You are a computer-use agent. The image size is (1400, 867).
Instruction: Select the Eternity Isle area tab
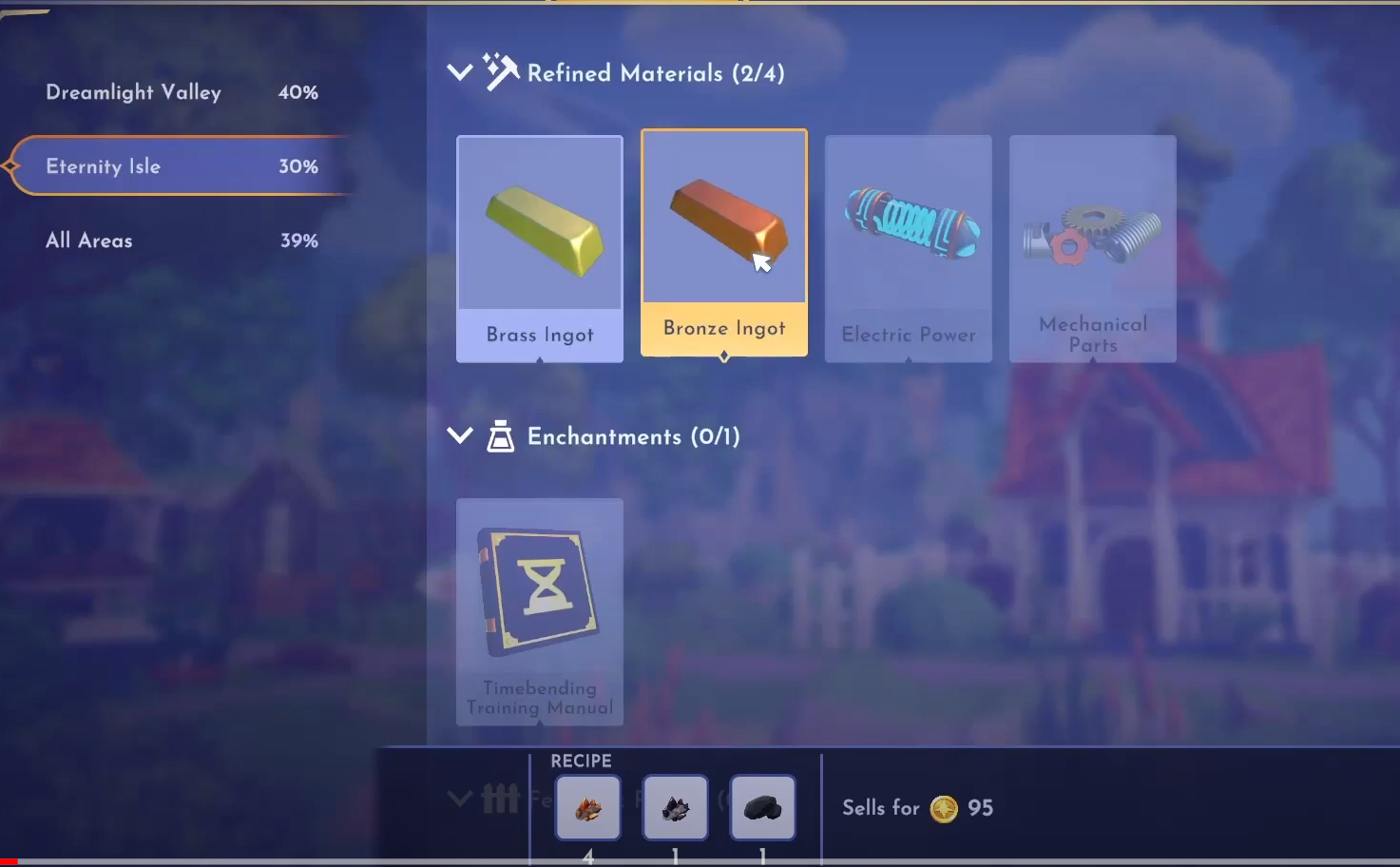click(181, 166)
